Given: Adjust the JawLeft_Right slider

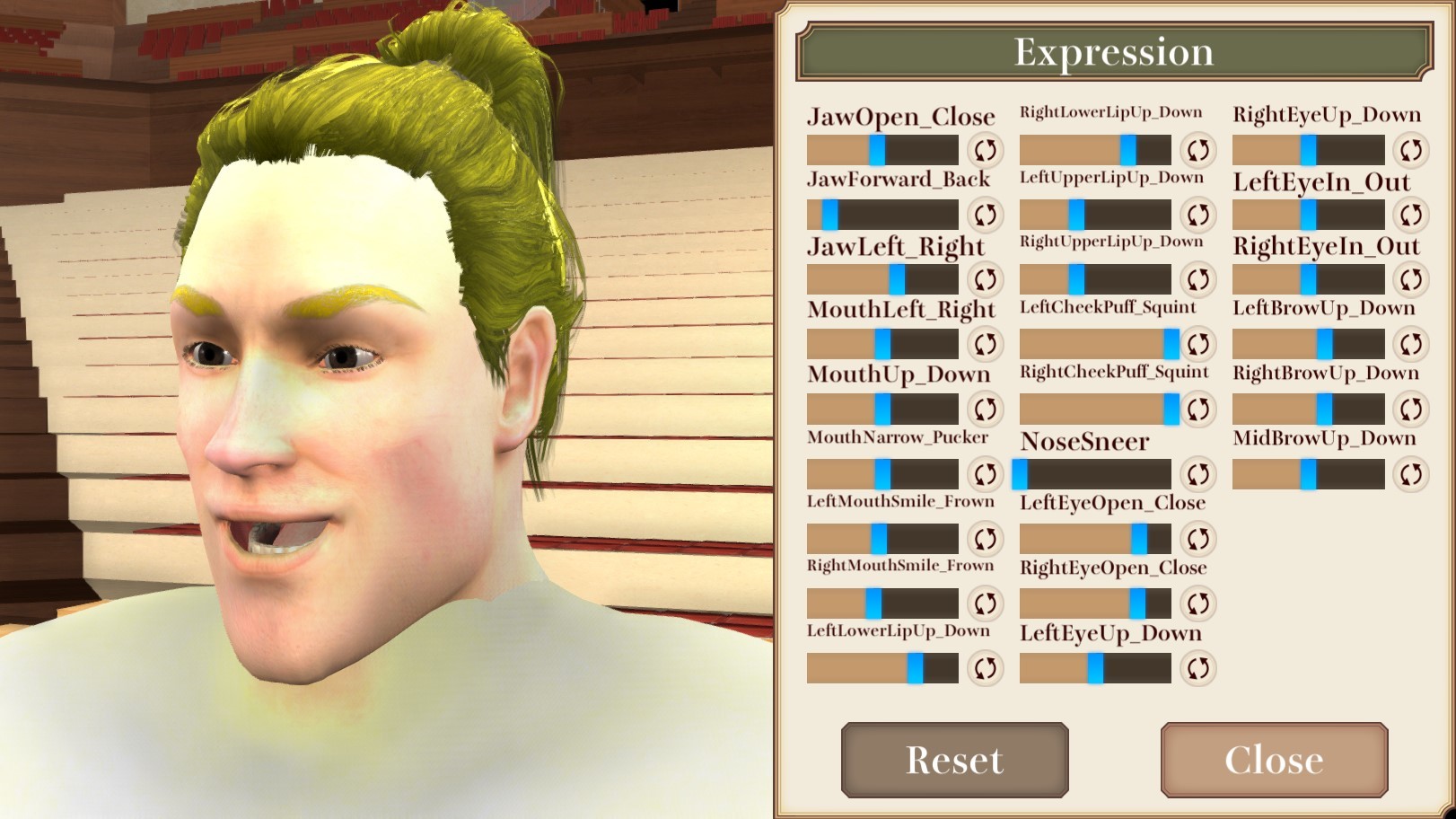Looking at the screenshot, I should 896,279.
